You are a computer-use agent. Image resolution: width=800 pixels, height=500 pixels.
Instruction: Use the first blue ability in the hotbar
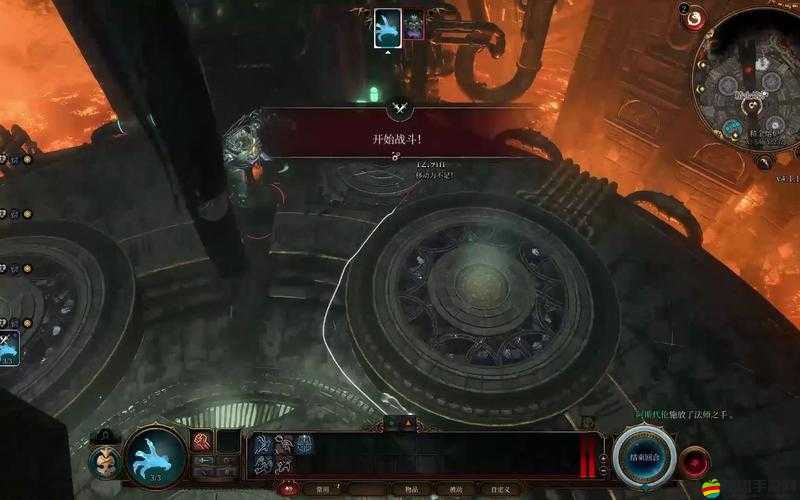coord(262,444)
